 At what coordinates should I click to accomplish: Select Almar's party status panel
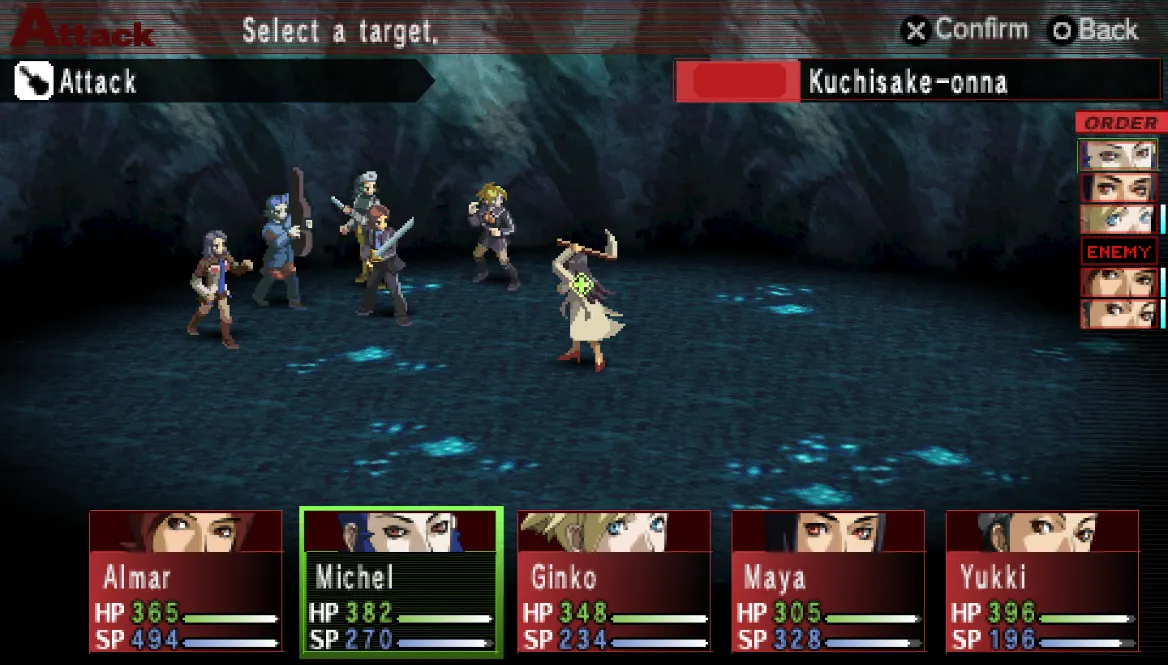pyautogui.click(x=186, y=581)
